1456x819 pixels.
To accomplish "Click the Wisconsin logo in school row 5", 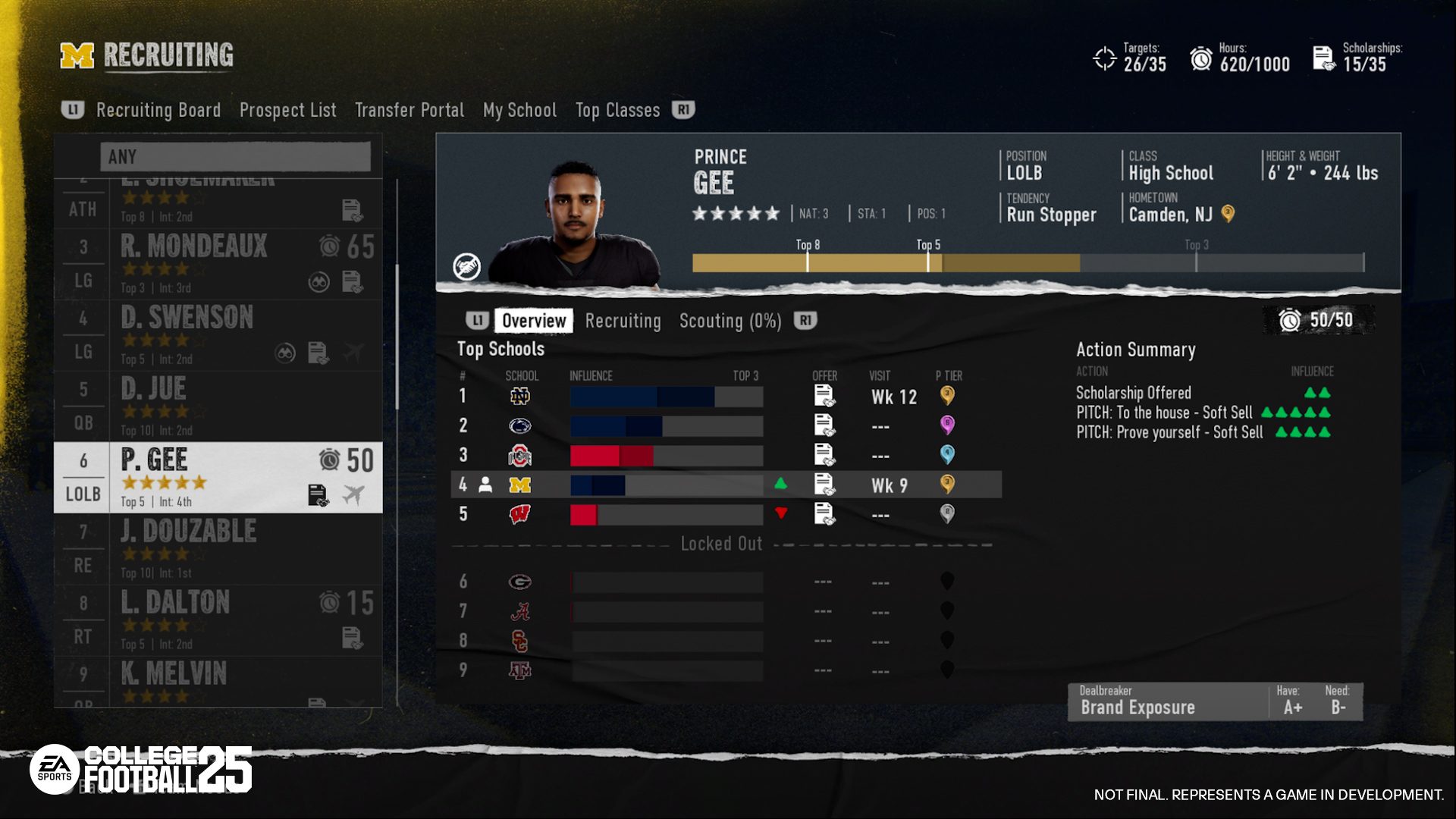I will 520,515.
